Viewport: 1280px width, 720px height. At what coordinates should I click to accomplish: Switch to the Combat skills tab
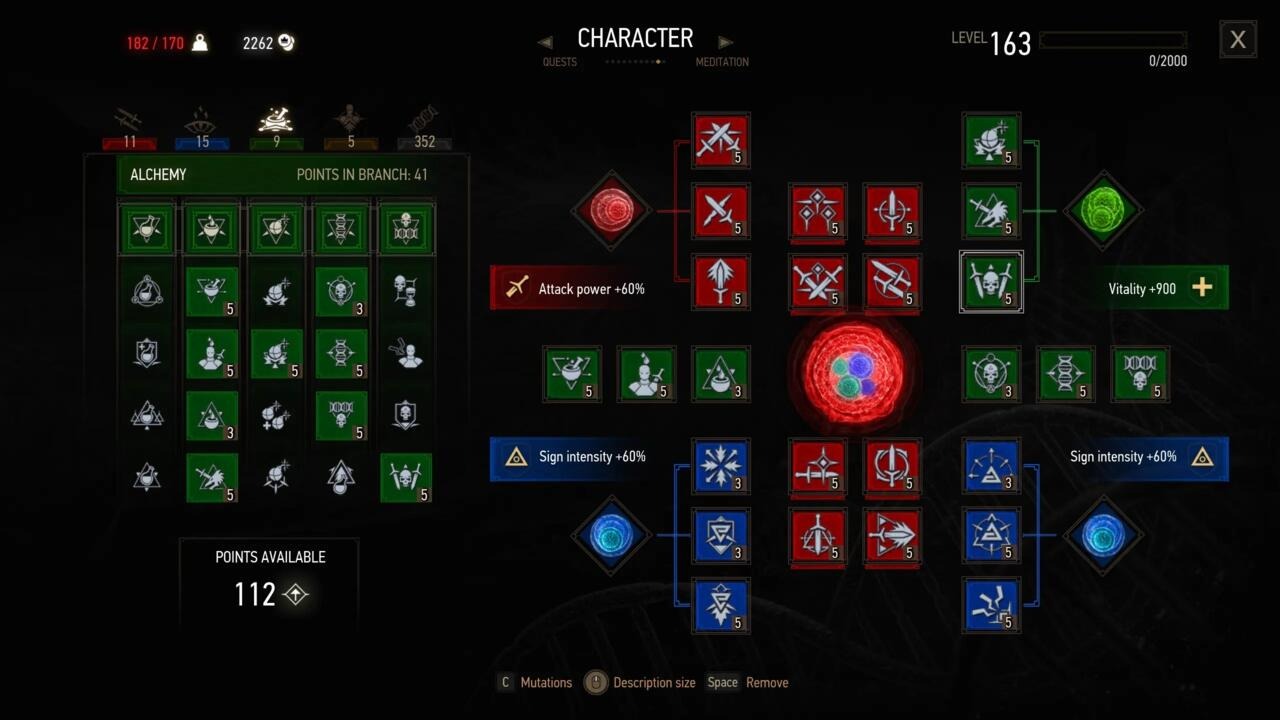[129, 118]
